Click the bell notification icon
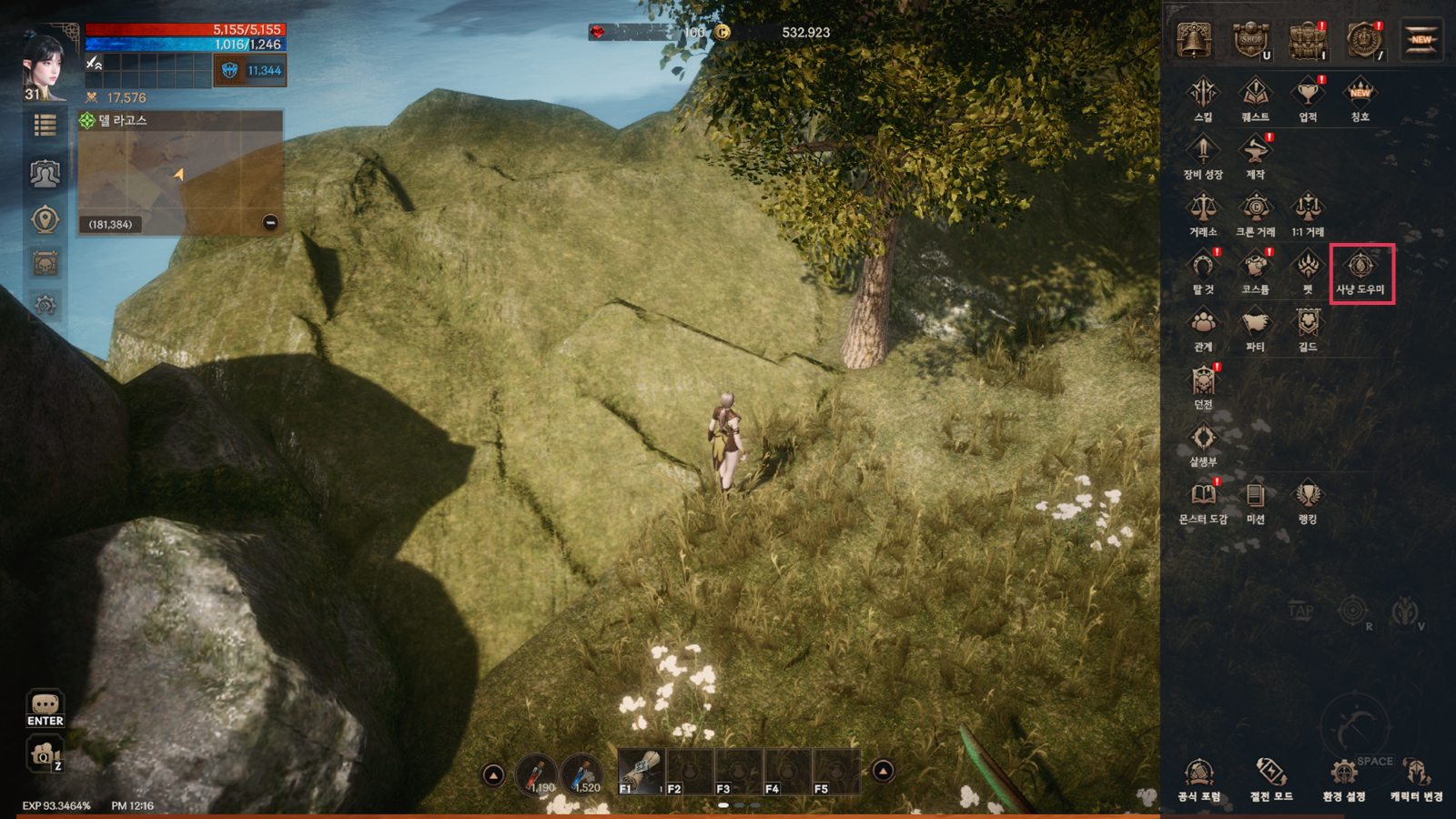 (x=1194, y=40)
